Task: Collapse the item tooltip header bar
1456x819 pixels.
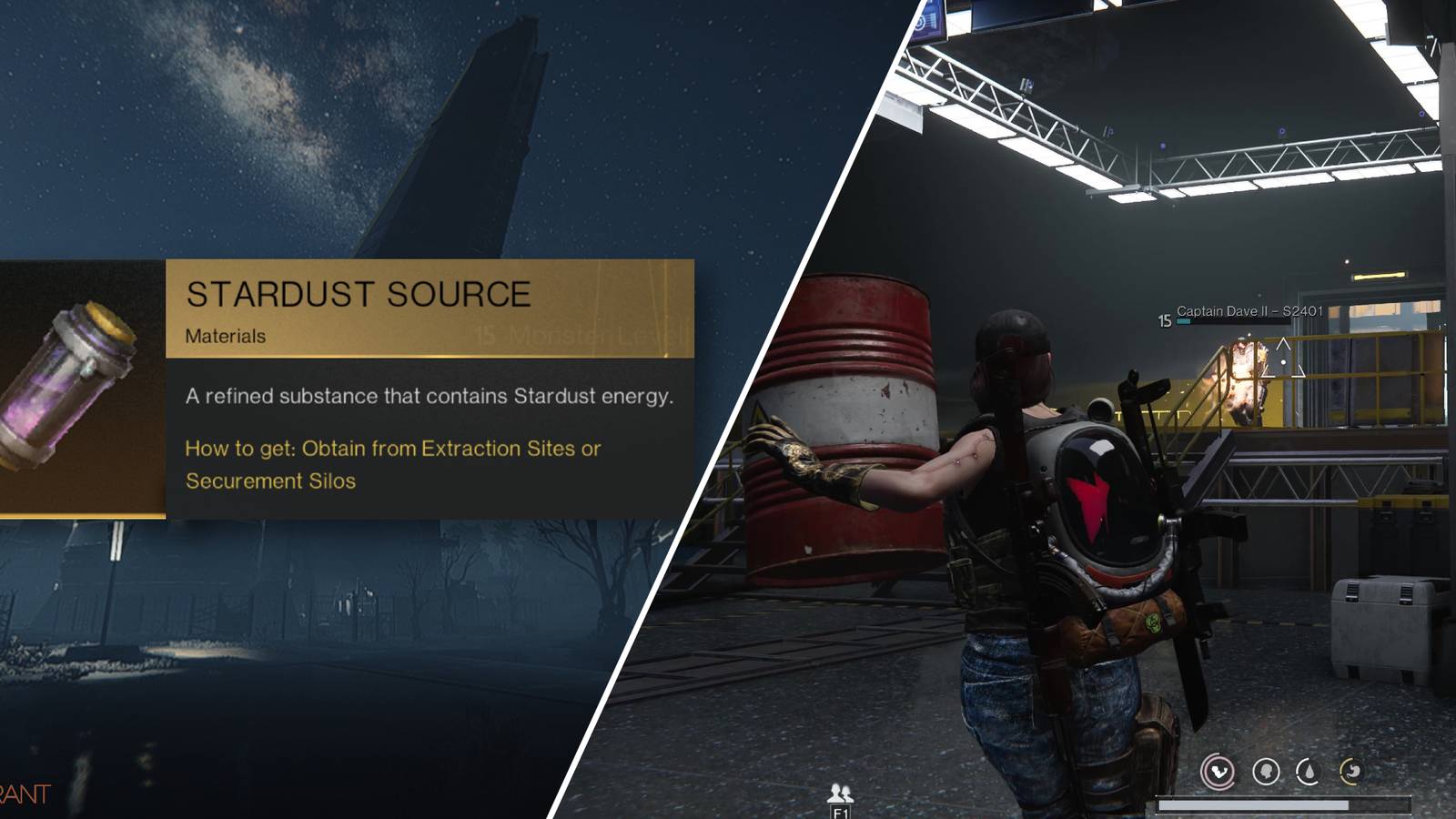Action: pos(359,295)
